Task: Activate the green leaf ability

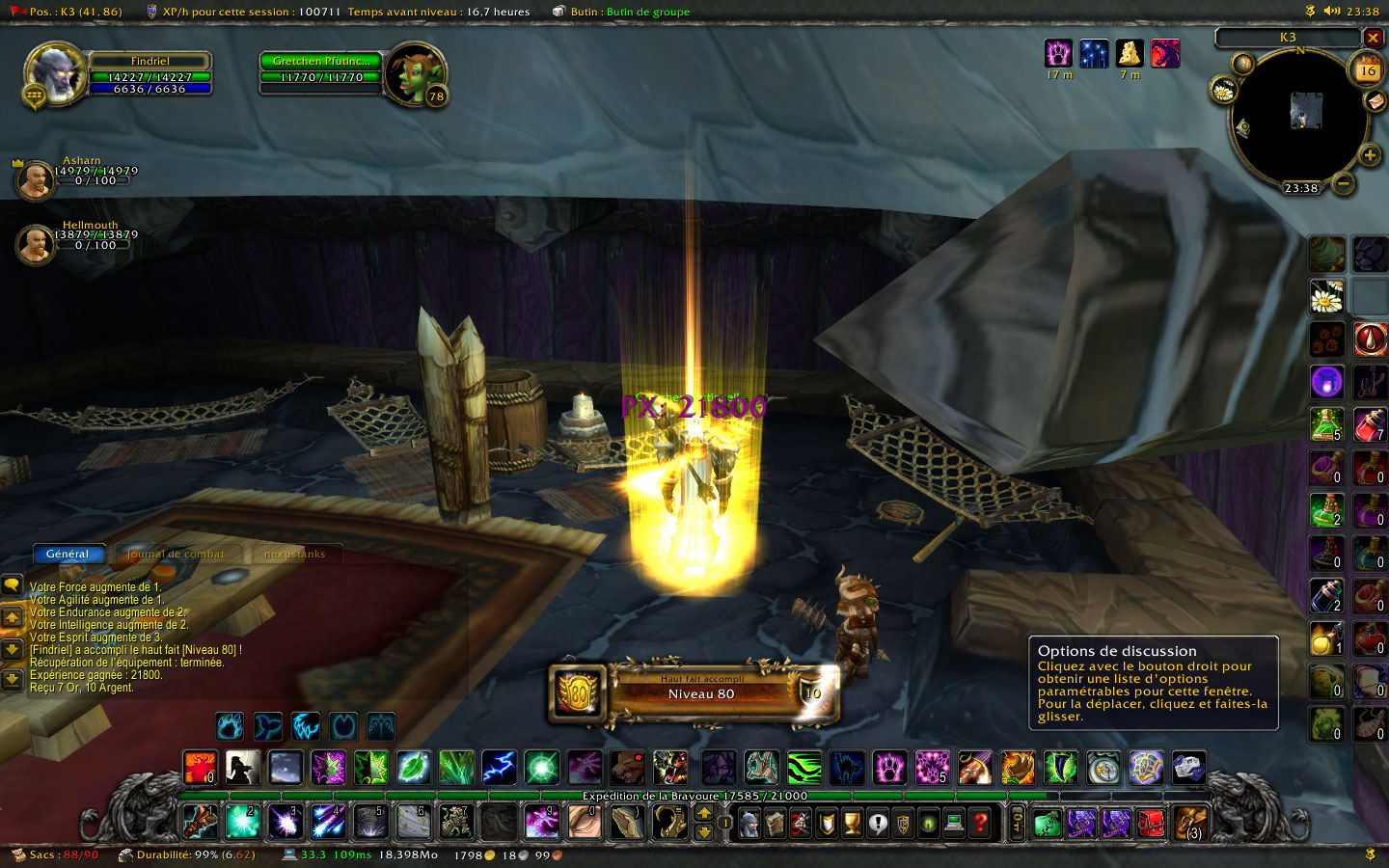Action: [413, 768]
